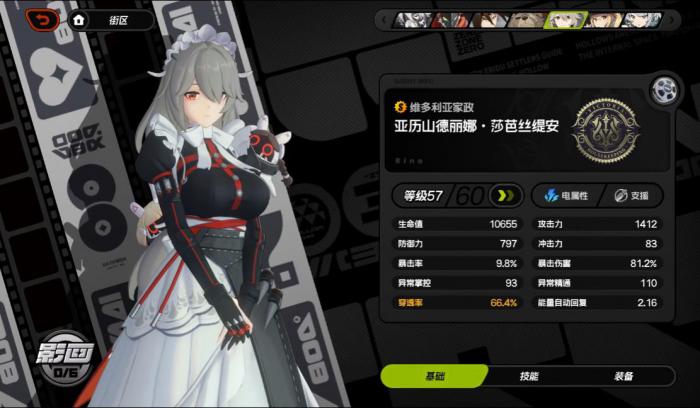Image resolution: width=700 pixels, height=408 pixels.
Task: Show details for 电属性 attribute
Action: pos(562,195)
